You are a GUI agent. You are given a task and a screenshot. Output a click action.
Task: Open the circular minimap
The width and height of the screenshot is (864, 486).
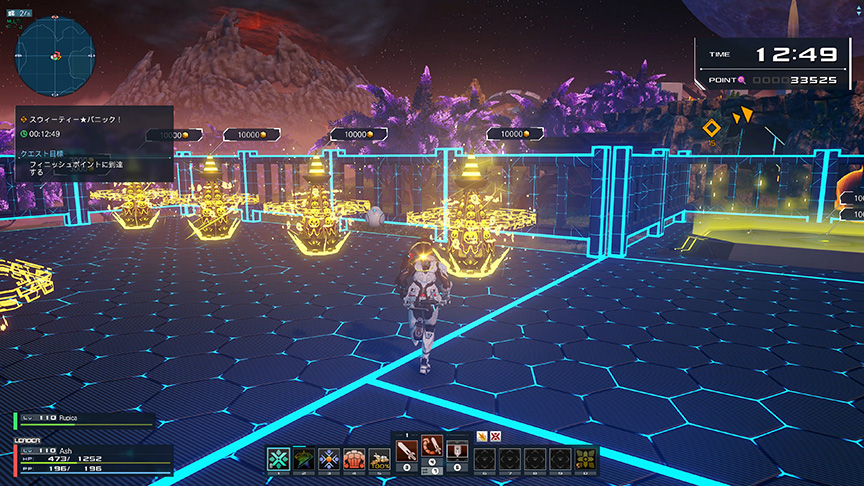point(55,56)
